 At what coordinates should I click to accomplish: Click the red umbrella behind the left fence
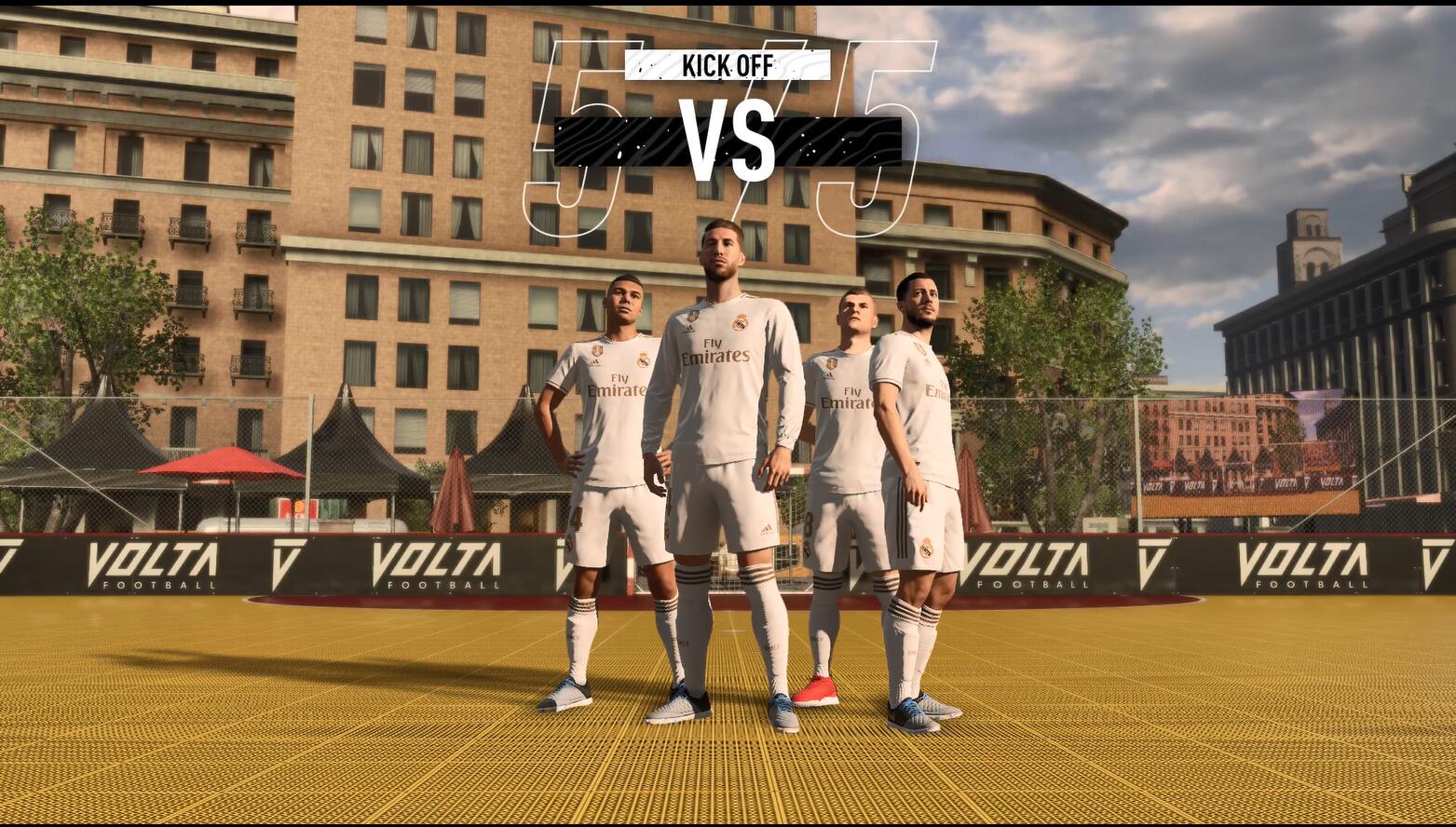222,464
